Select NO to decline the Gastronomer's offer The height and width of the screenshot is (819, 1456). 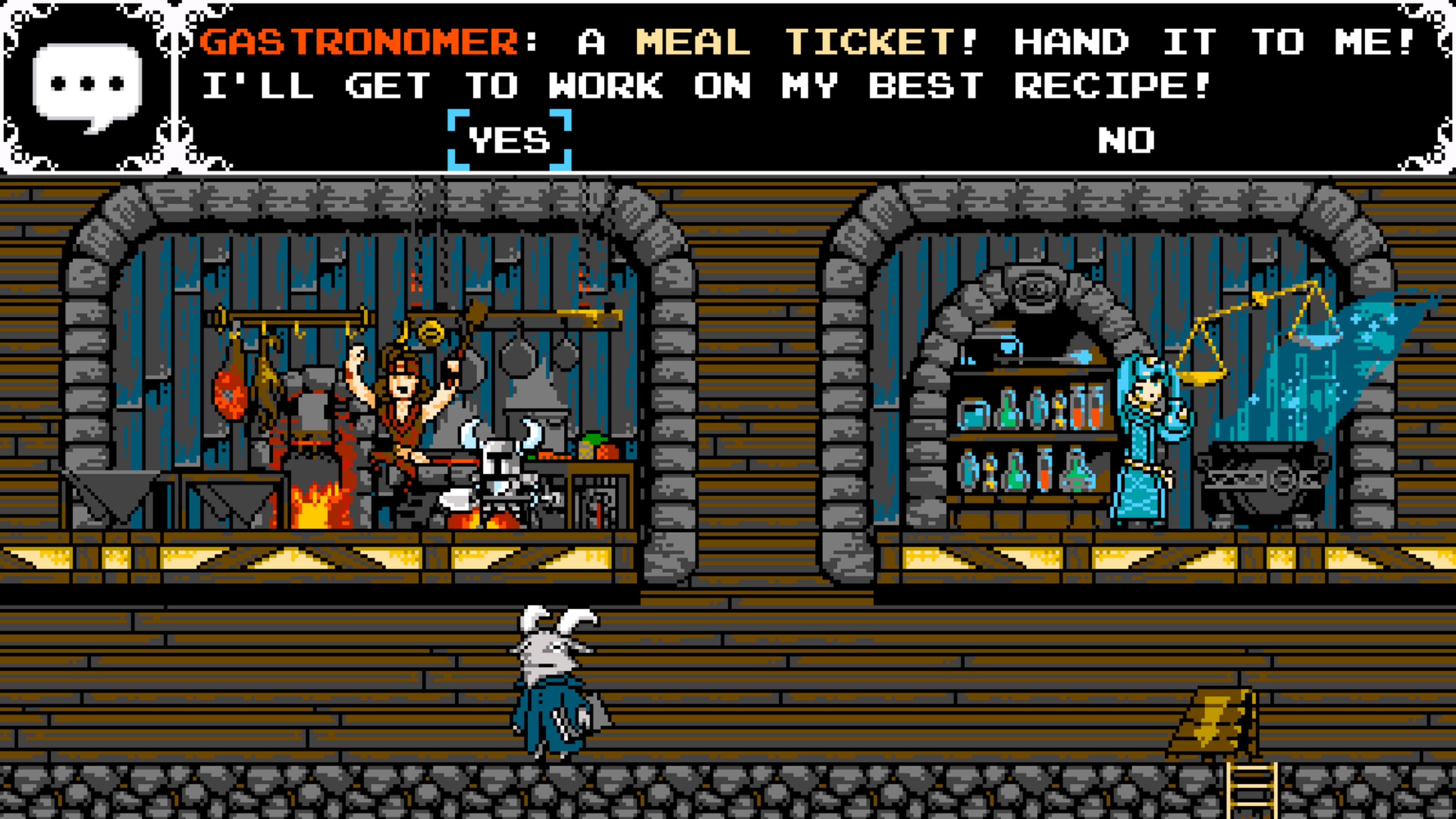pyautogui.click(x=1125, y=140)
